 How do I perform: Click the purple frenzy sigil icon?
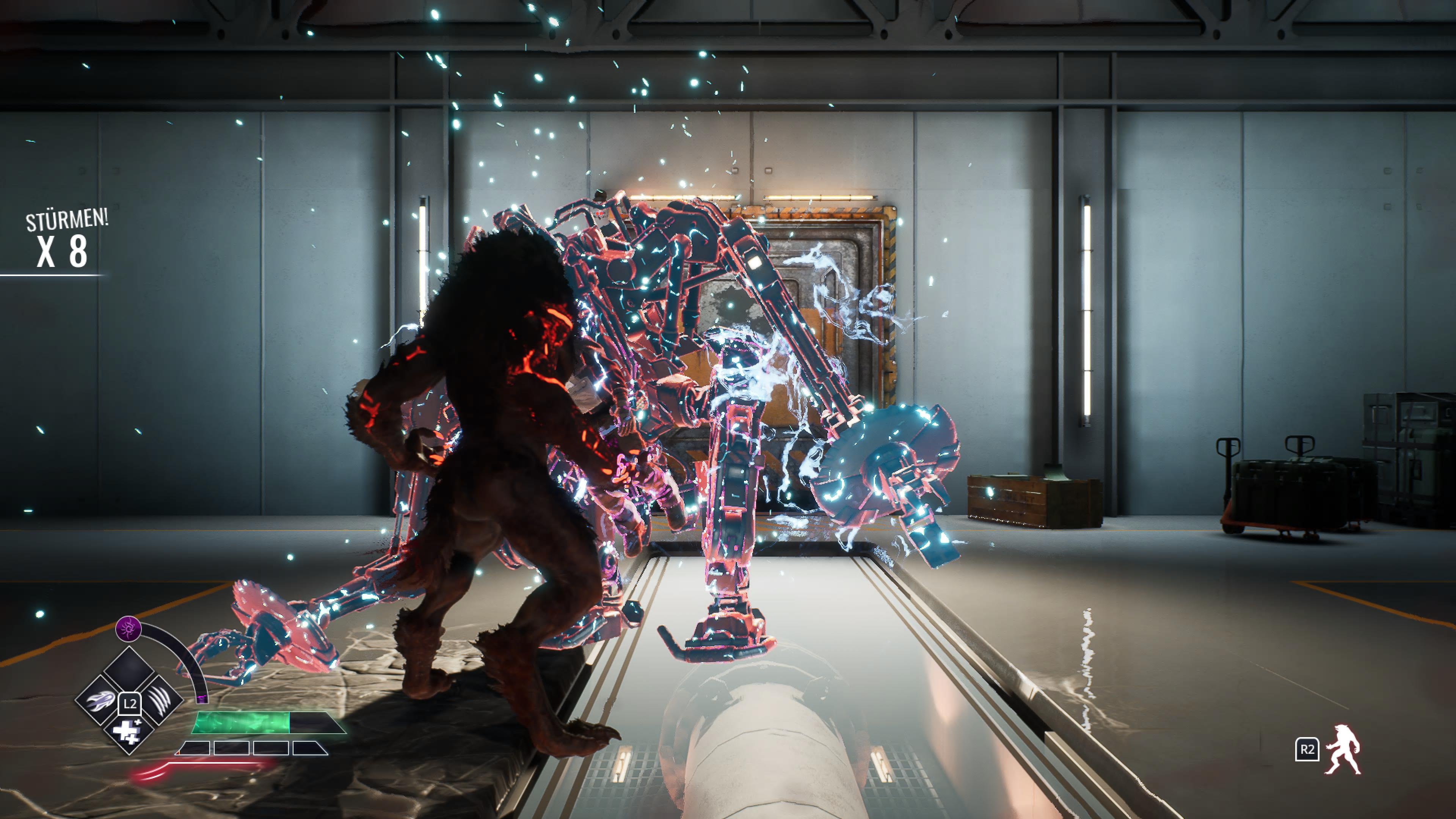[128, 628]
